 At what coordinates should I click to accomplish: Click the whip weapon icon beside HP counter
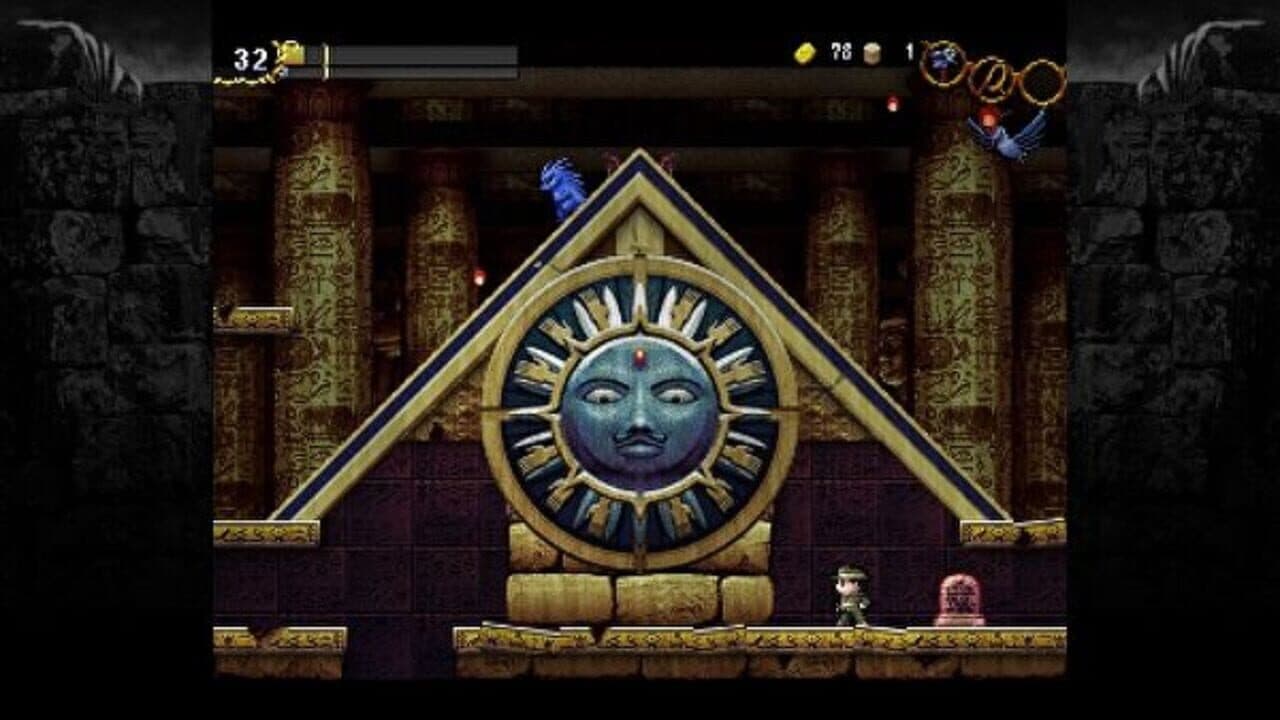click(x=290, y=55)
